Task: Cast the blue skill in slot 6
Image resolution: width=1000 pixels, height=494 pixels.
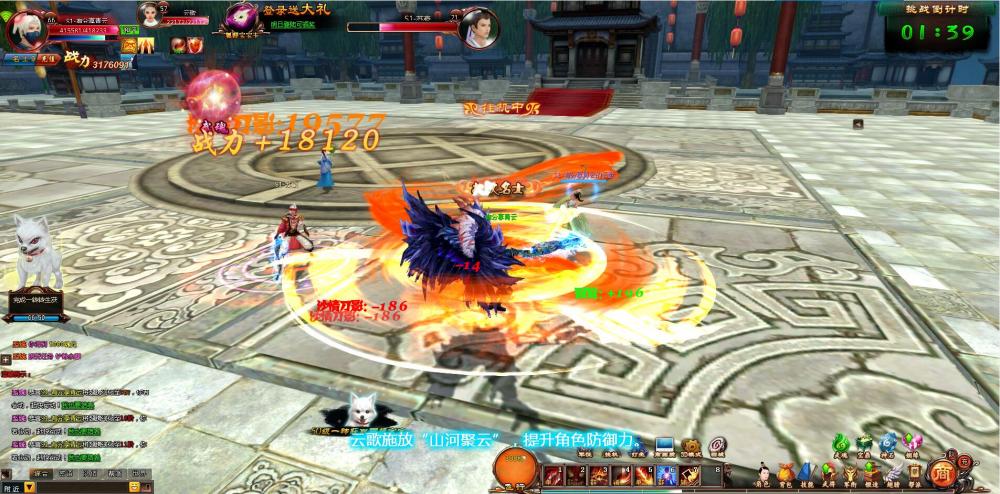Action: pos(666,475)
